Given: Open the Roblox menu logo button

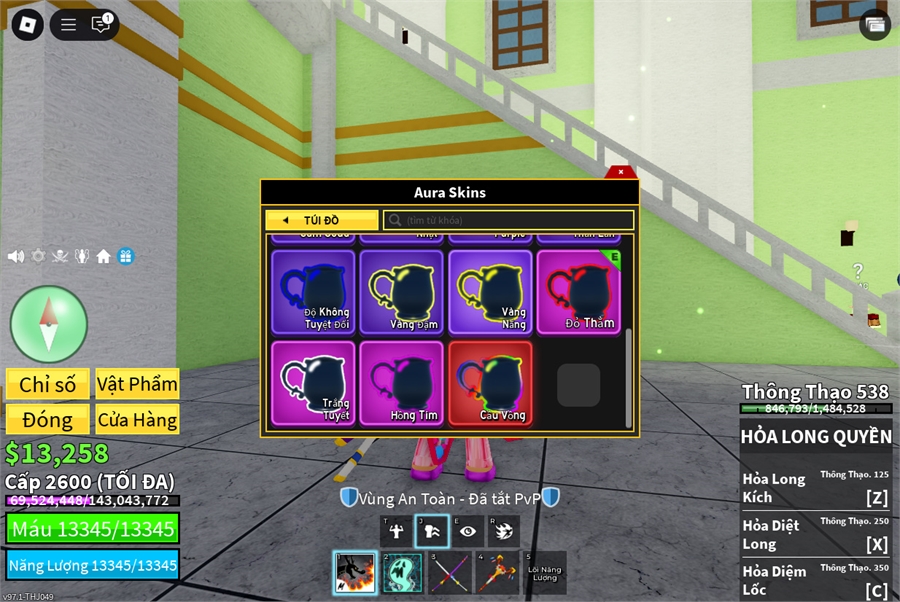Looking at the screenshot, I should 24,24.
